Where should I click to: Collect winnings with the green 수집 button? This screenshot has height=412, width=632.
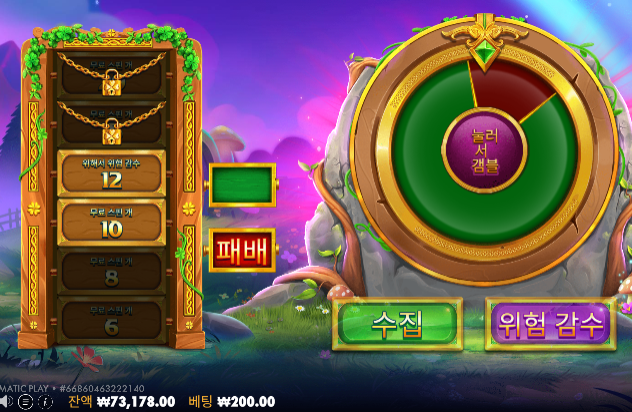[397, 323]
